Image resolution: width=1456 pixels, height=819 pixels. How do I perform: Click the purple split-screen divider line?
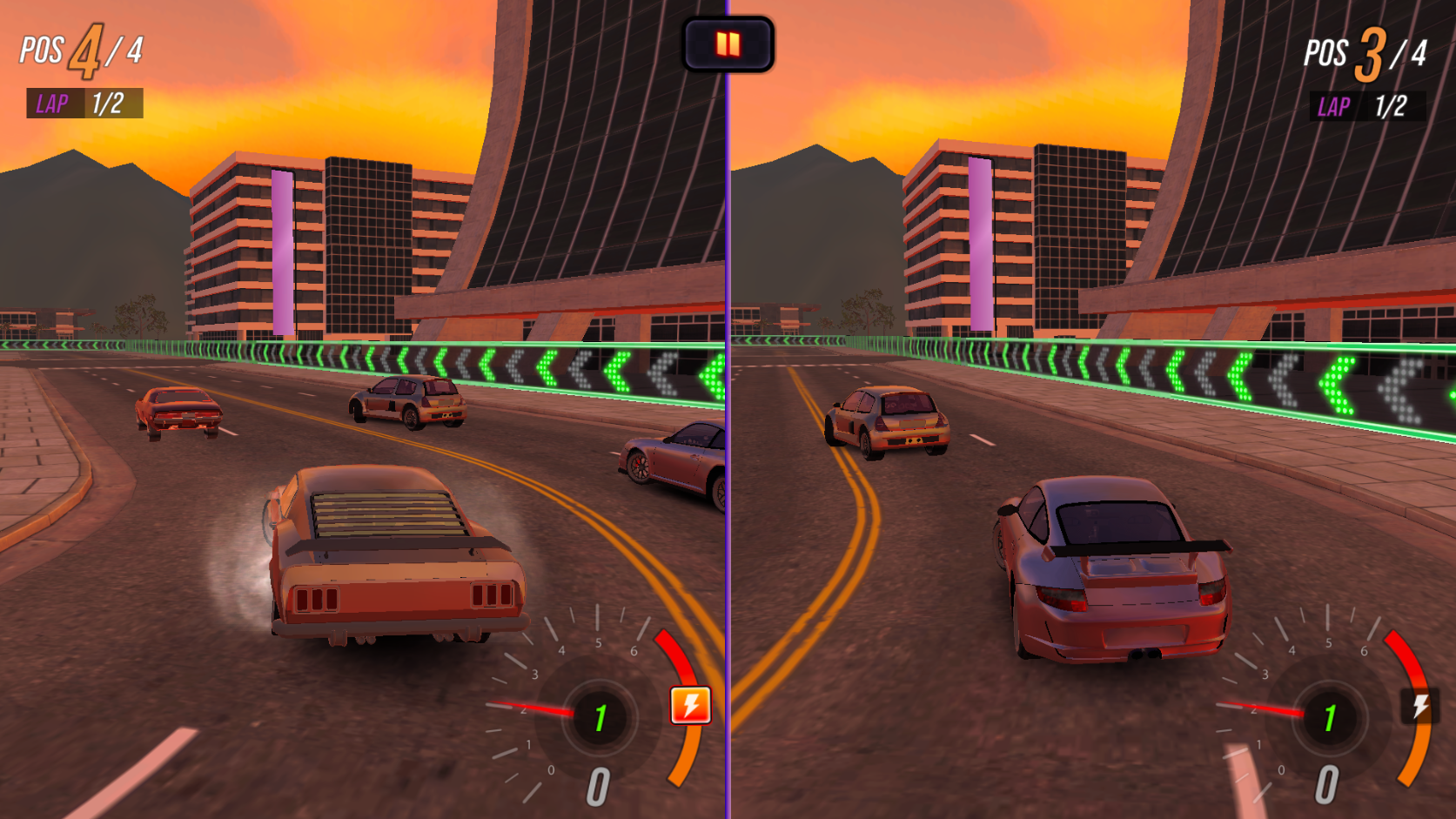(x=728, y=409)
